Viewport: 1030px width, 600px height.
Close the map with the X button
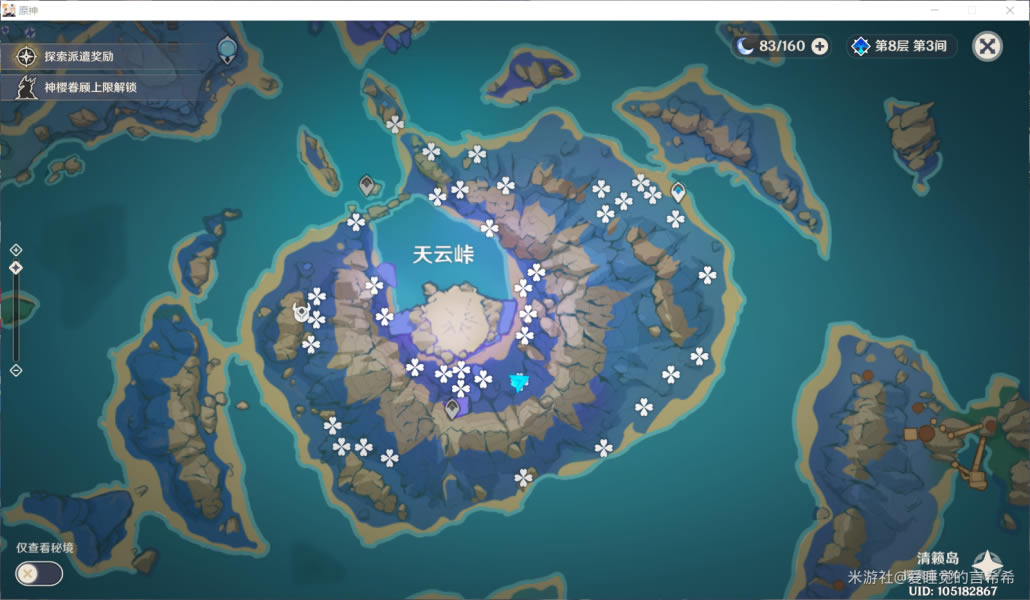987,46
